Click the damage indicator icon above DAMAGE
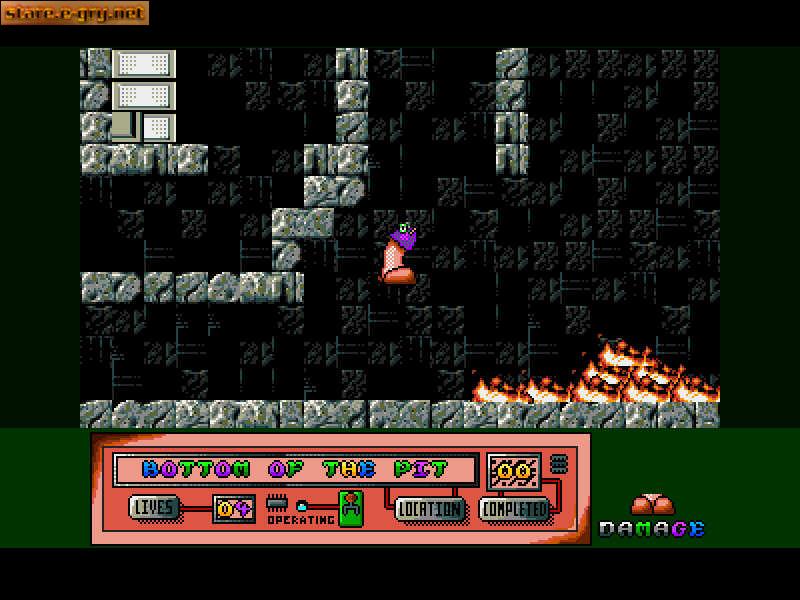Viewport: 800px width, 600px height. coord(654,504)
